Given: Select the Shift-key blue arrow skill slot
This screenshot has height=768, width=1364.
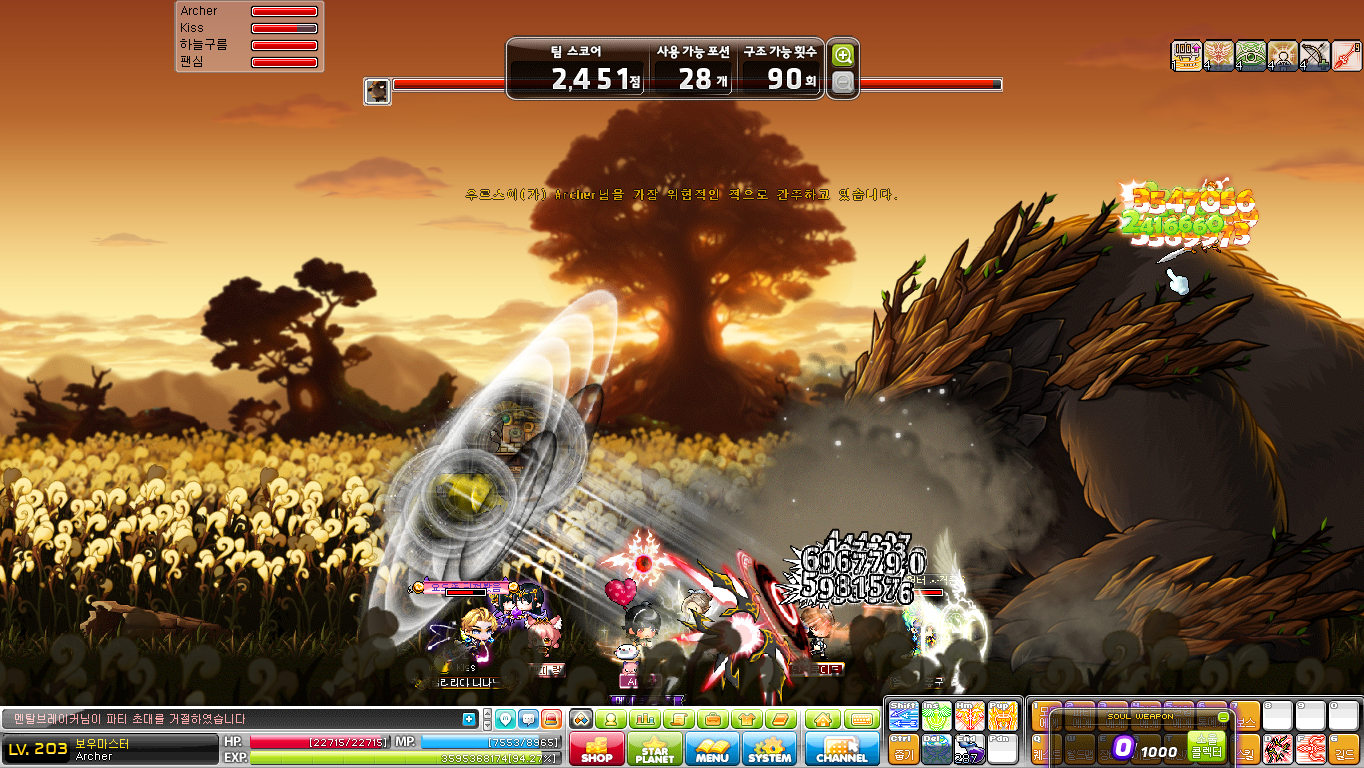Looking at the screenshot, I should tap(903, 716).
